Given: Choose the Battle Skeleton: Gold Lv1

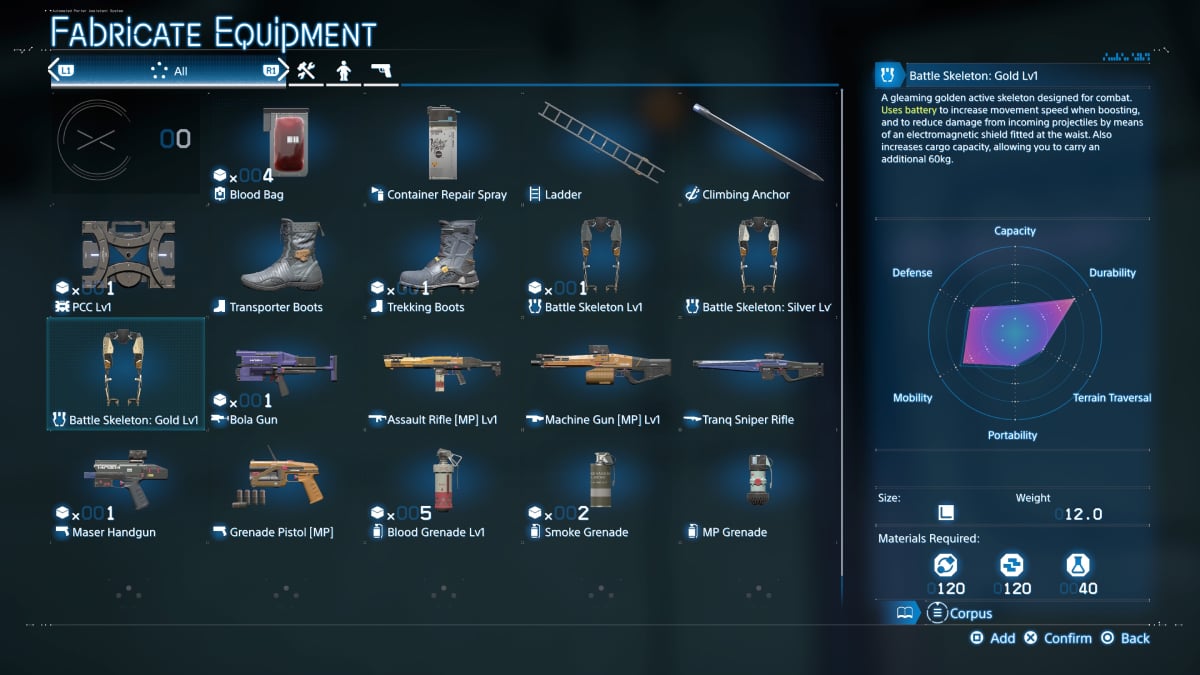Looking at the screenshot, I should [126, 373].
